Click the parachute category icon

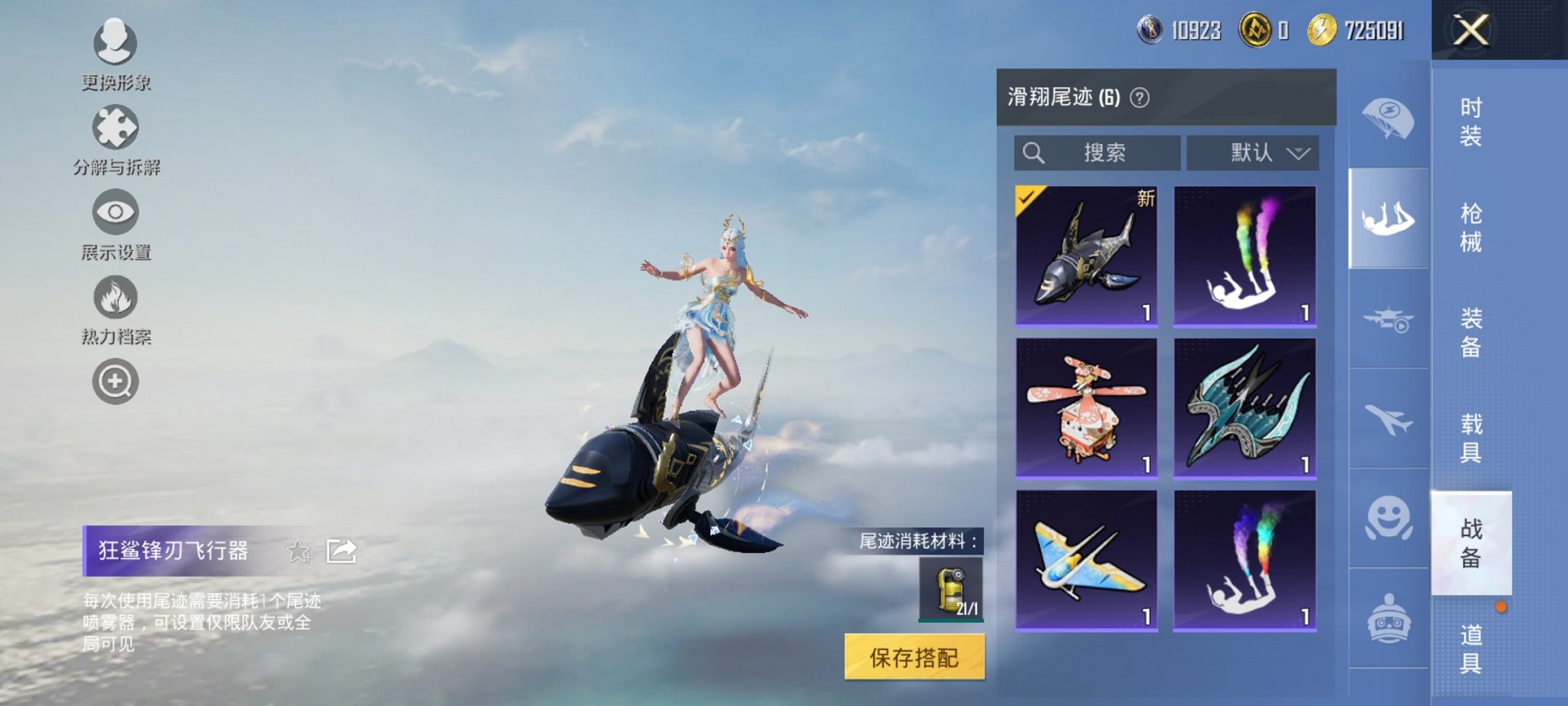1390,117
